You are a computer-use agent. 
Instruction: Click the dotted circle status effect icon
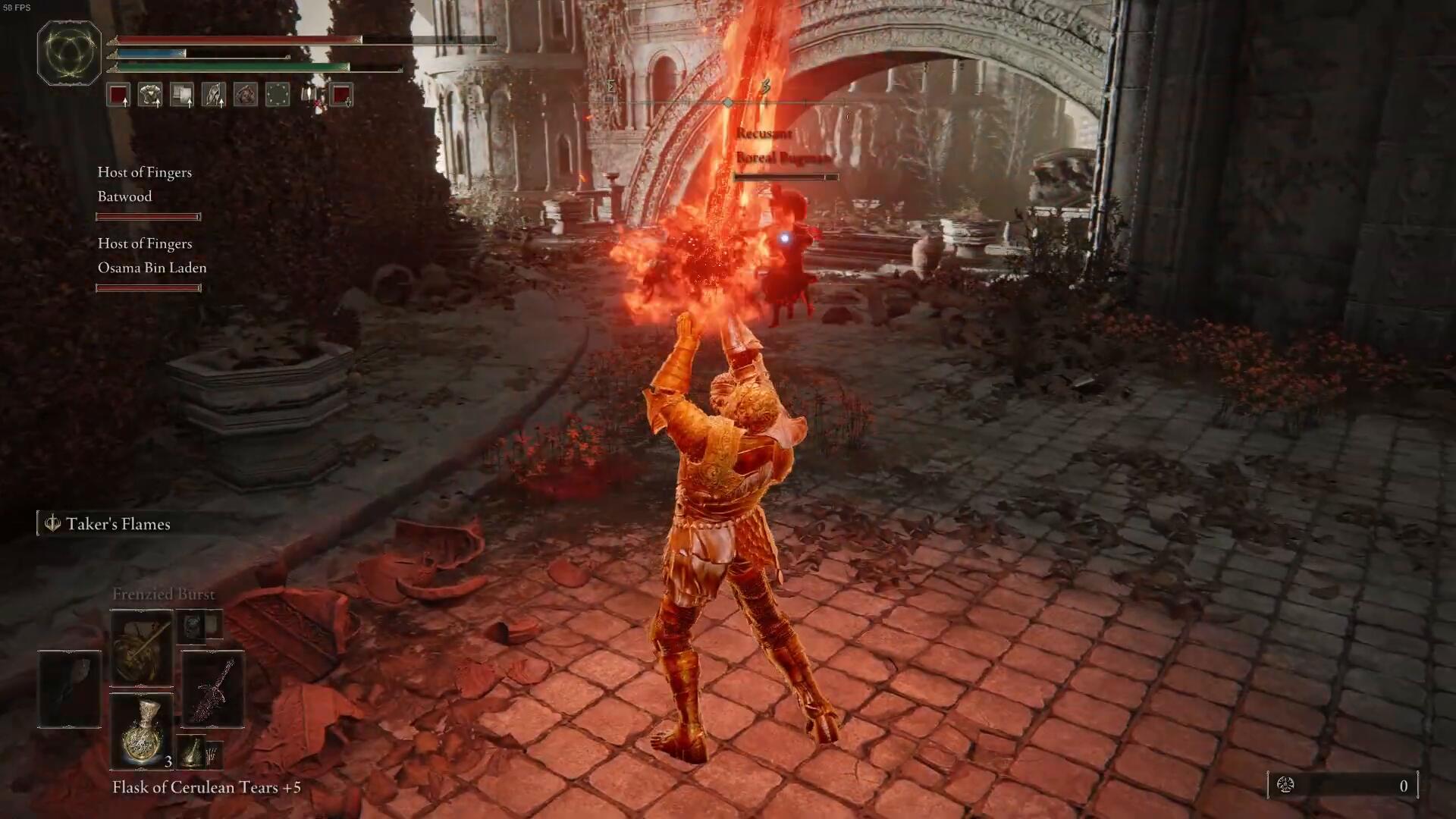click(278, 95)
